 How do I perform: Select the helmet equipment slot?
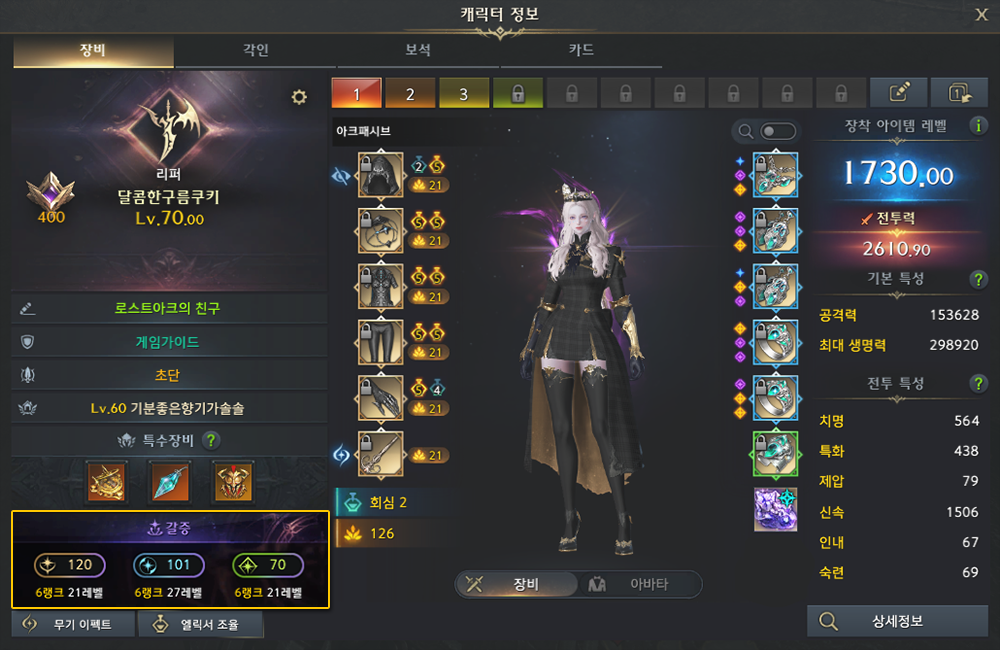point(380,175)
